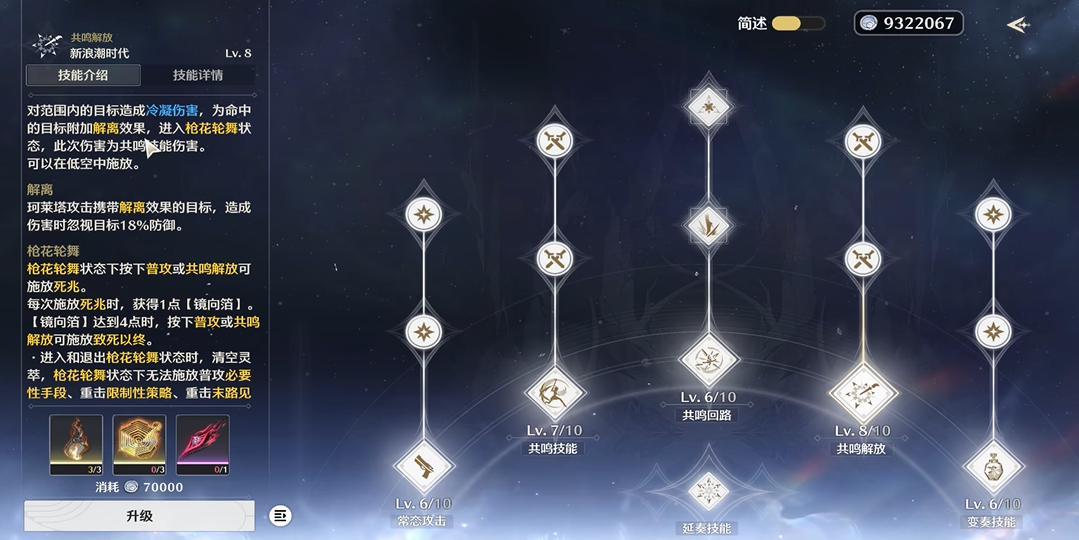Image resolution: width=1079 pixels, height=540 pixels.
Task: Inspect the crimson feather material 0/1
Action: 202,441
